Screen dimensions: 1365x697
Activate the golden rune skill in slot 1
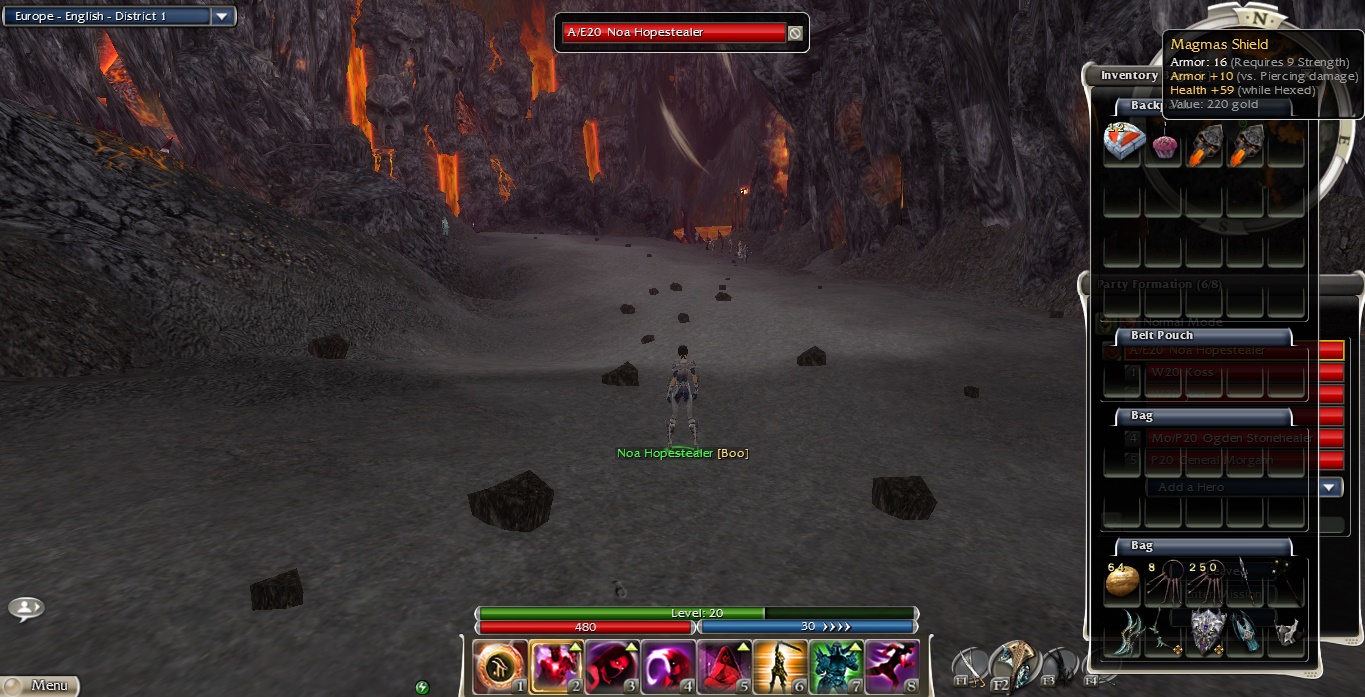tap(499, 667)
